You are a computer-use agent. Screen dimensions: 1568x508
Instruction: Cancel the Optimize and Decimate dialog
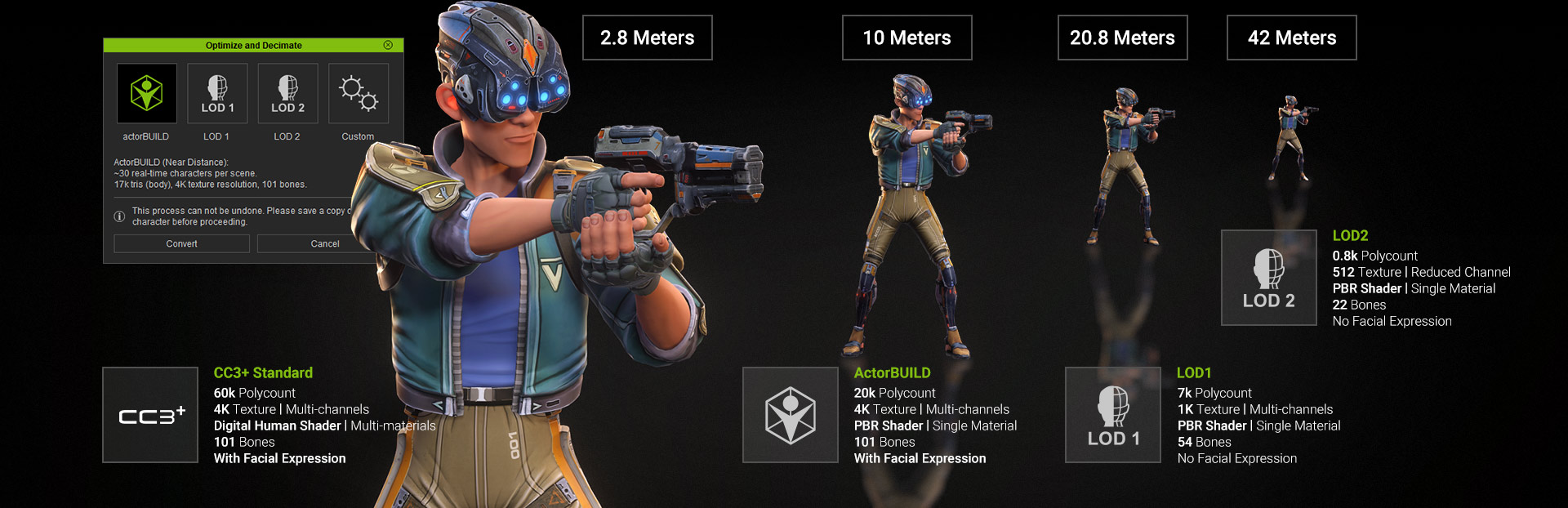coord(324,243)
